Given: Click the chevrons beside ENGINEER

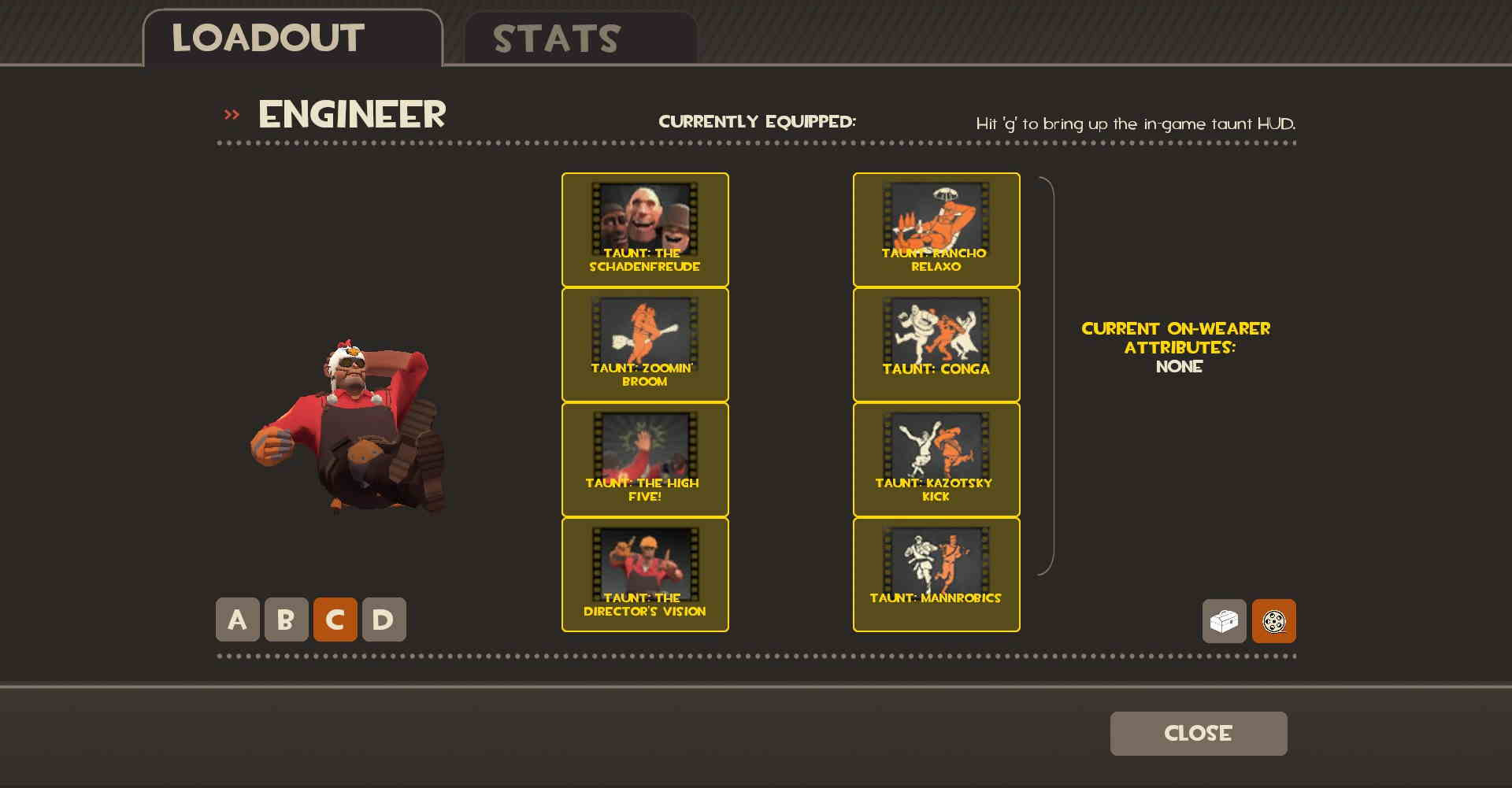Looking at the screenshot, I should pyautogui.click(x=232, y=114).
